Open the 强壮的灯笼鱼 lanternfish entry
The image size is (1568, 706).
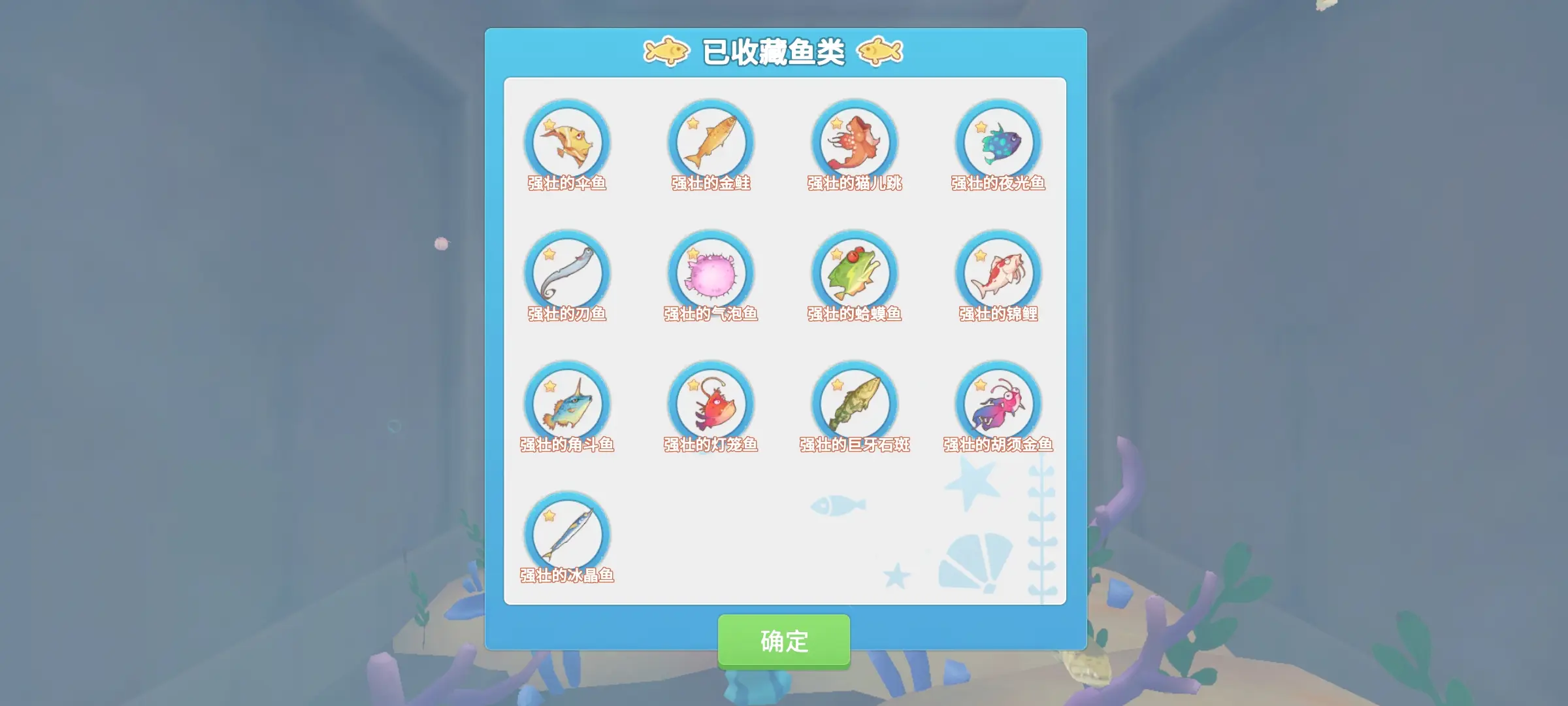coord(712,405)
